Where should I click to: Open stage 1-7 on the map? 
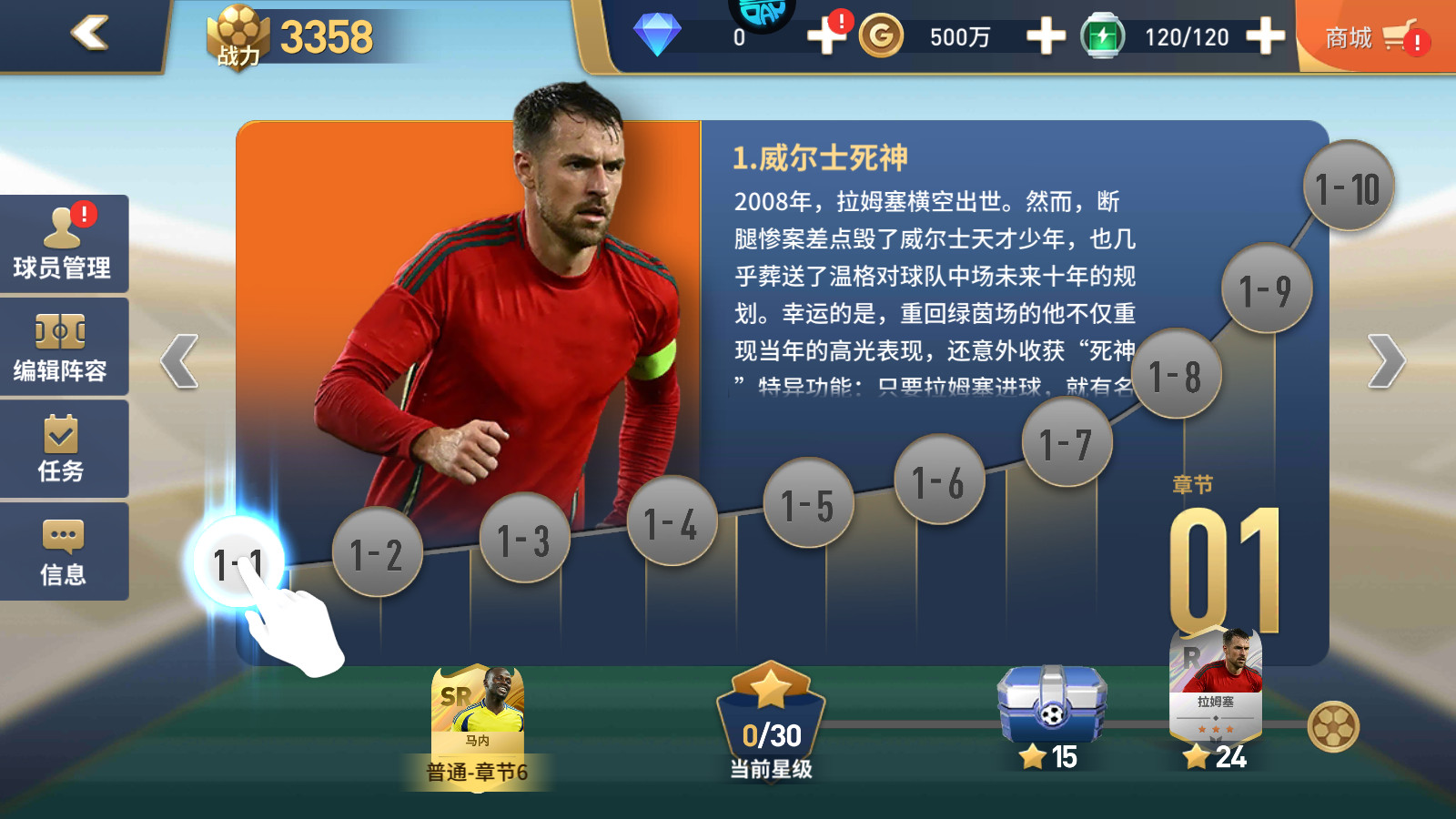tap(1068, 441)
